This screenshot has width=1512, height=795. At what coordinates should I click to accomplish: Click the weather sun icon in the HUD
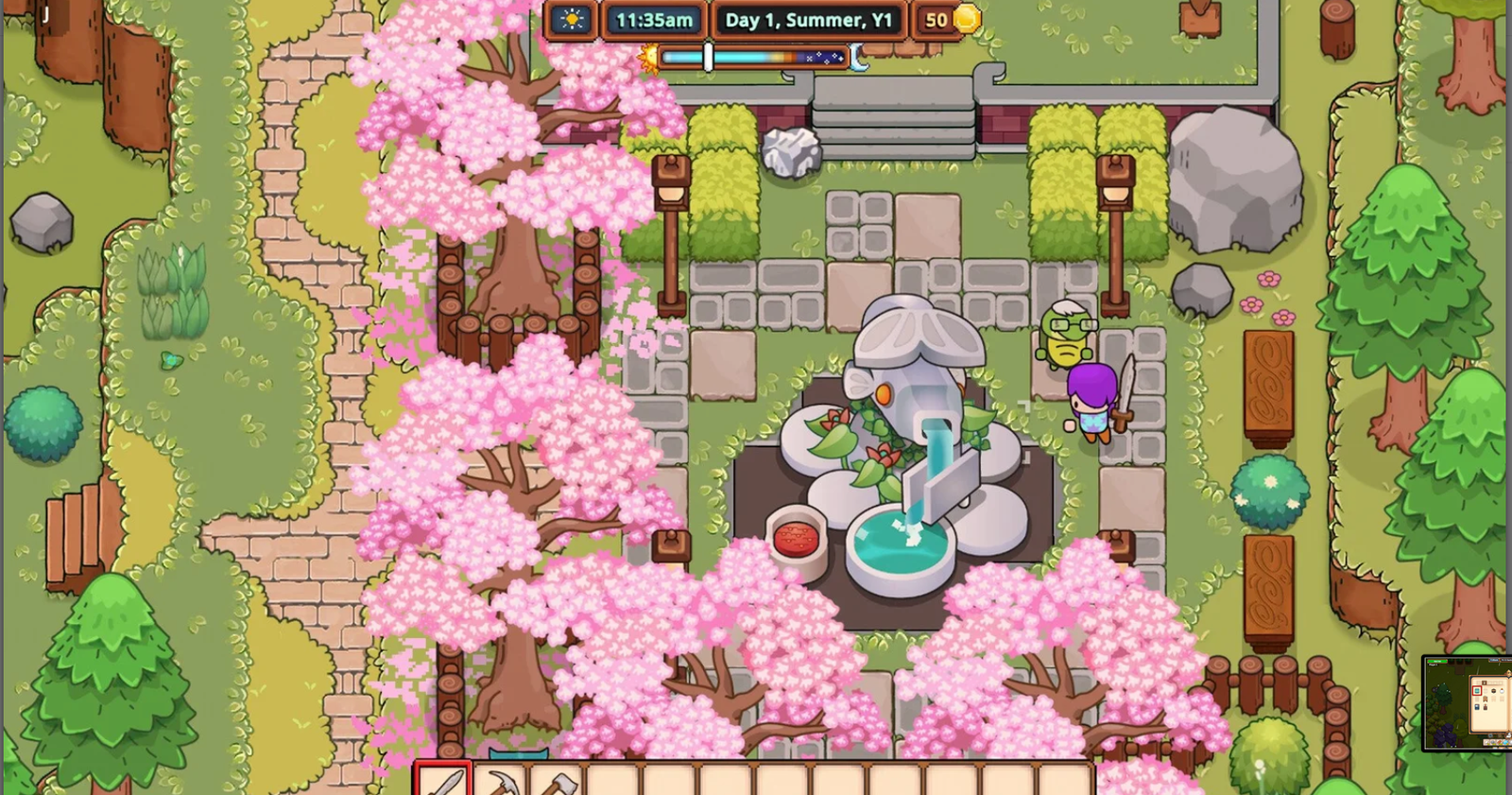[571, 20]
